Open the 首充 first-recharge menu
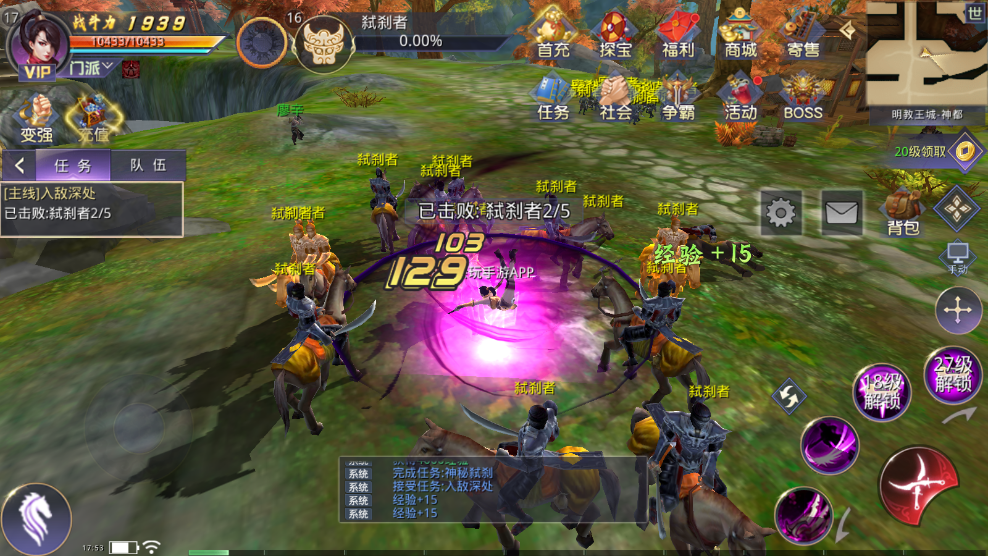The width and height of the screenshot is (988, 556). (x=553, y=35)
